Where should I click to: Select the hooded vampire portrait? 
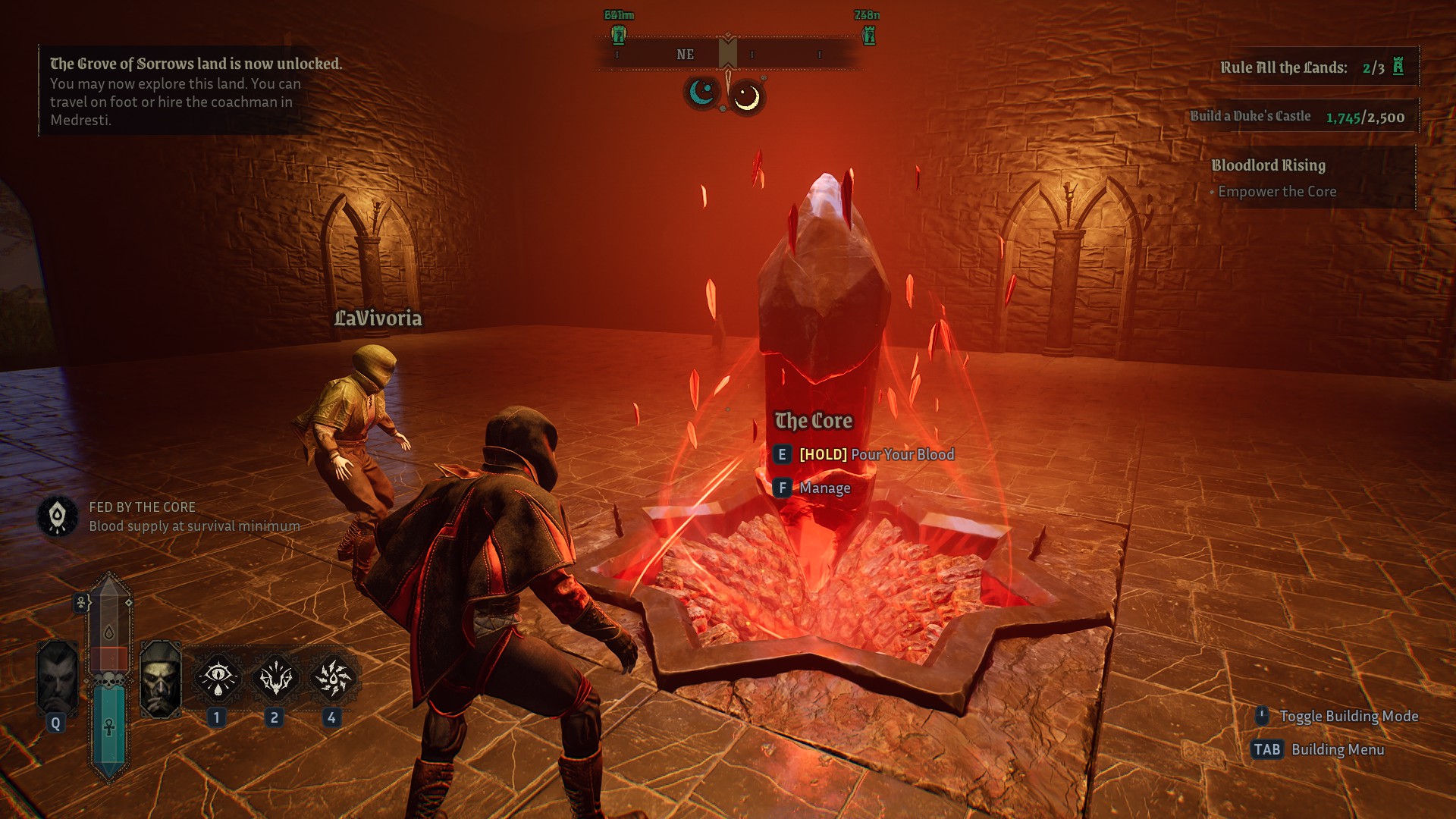pyautogui.click(x=161, y=680)
